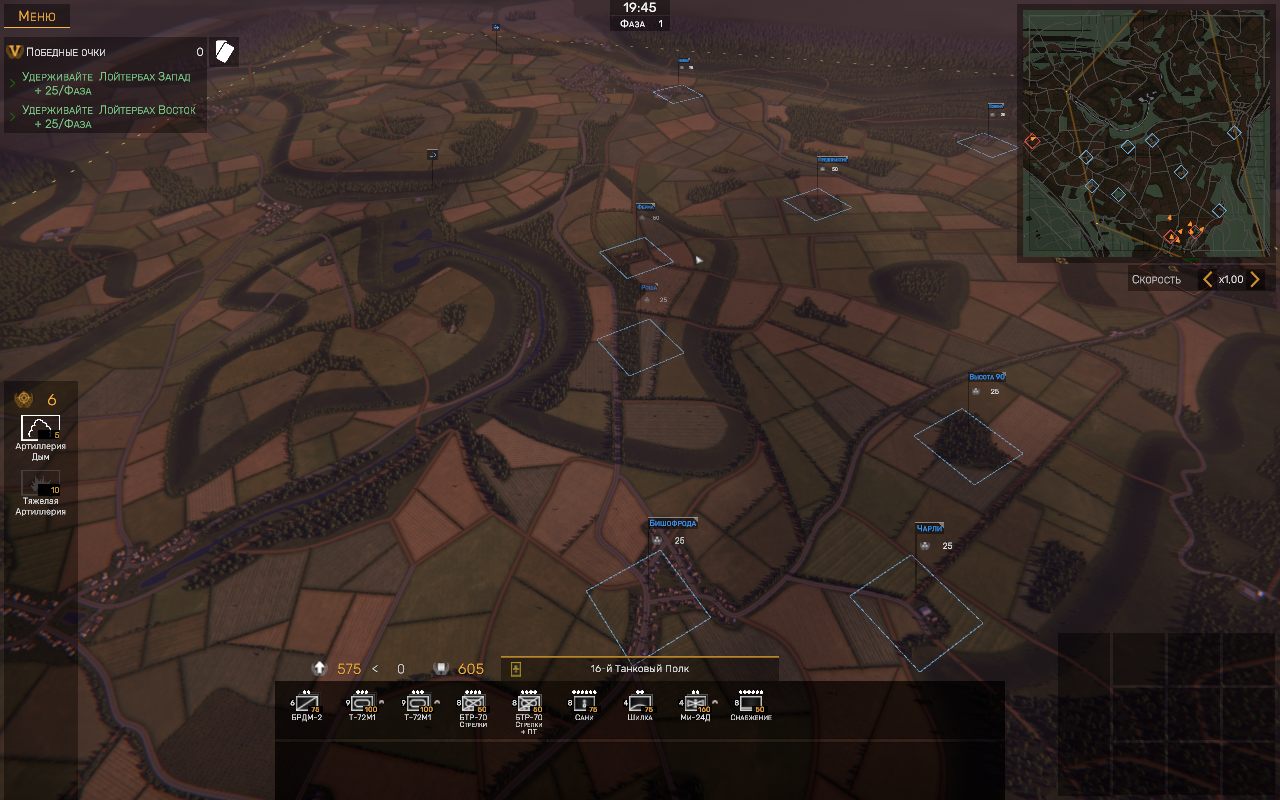Viewport: 1280px width, 800px height.
Task: Increase game speed with the right arrow
Action: point(1255,280)
